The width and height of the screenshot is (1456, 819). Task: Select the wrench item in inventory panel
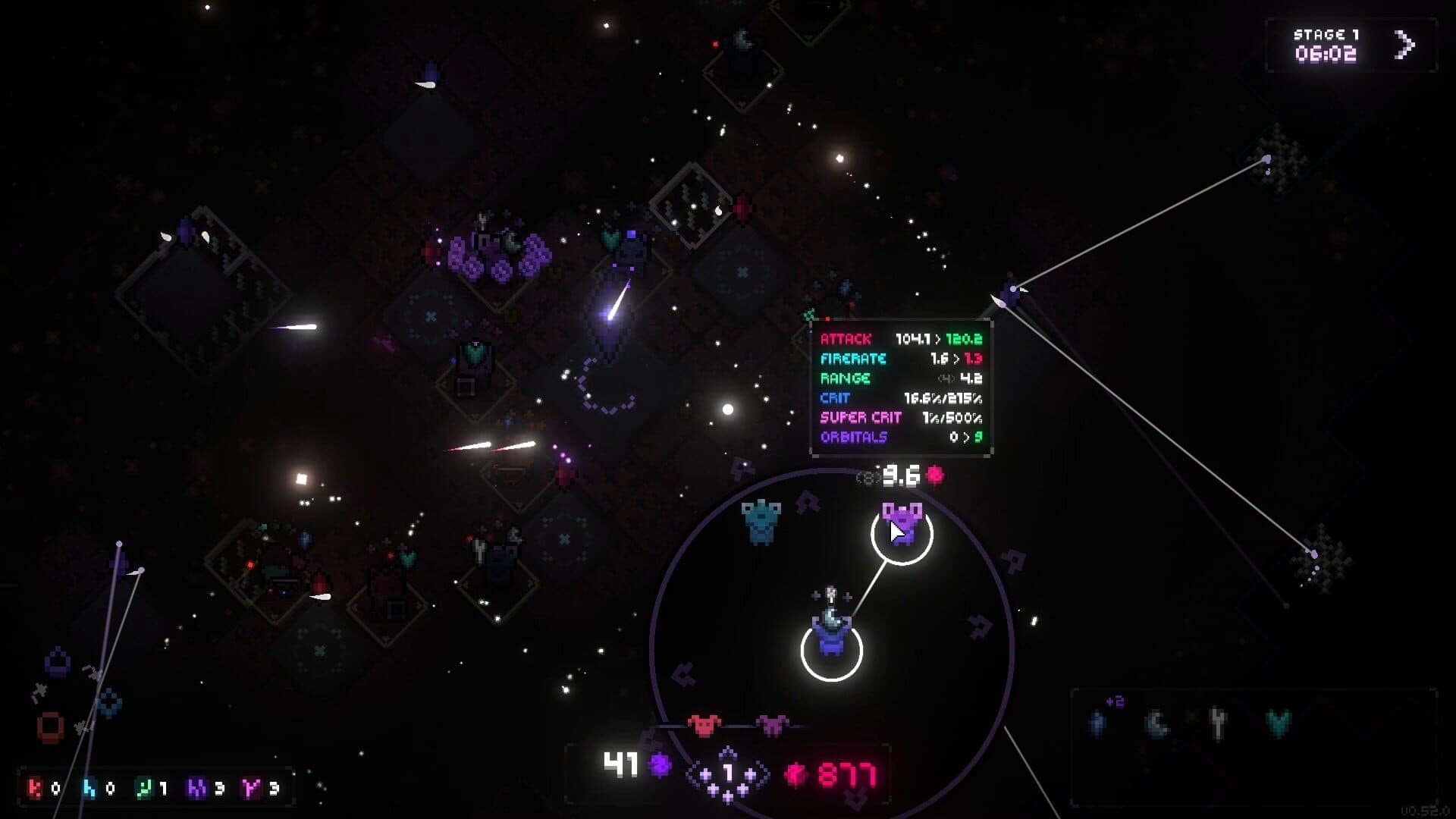[1218, 723]
